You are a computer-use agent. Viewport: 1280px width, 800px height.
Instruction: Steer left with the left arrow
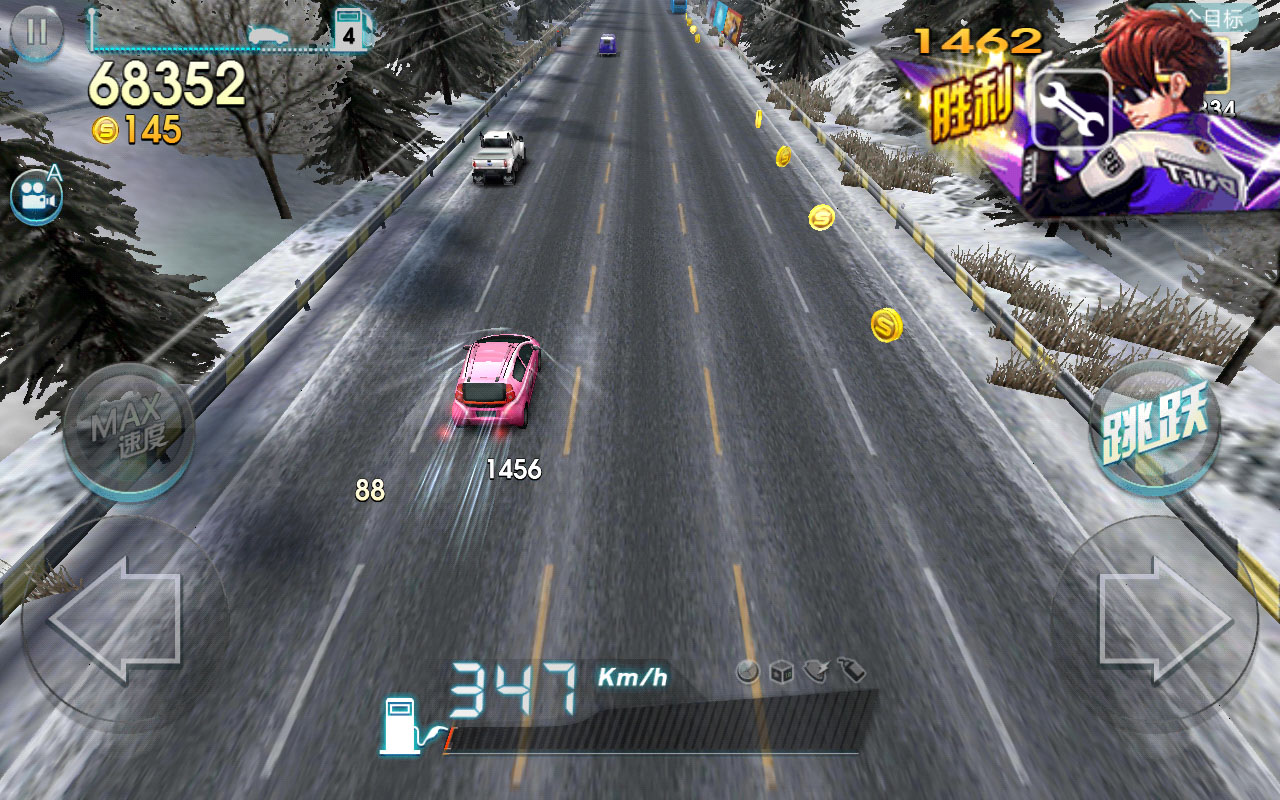click(x=118, y=621)
